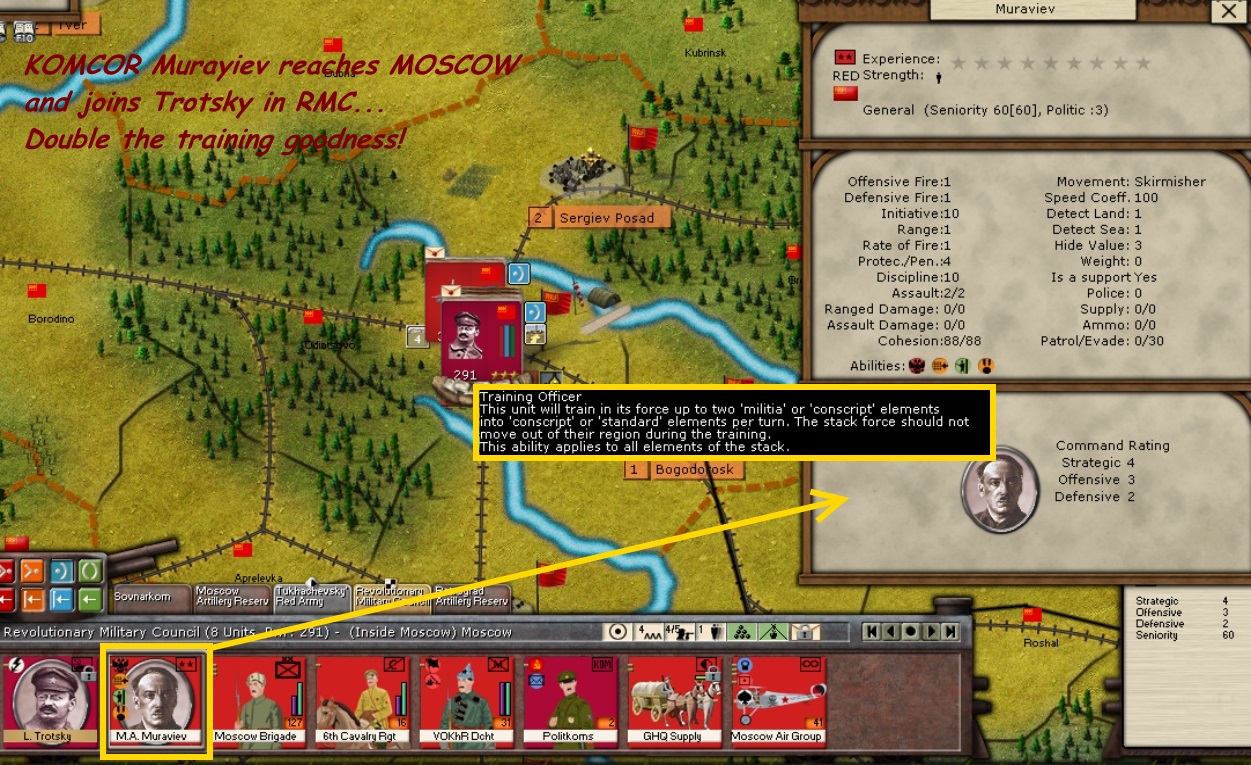Open the Petrograd Artillery Reserve tab
Screen dimensions: 1251x765
coord(473,597)
